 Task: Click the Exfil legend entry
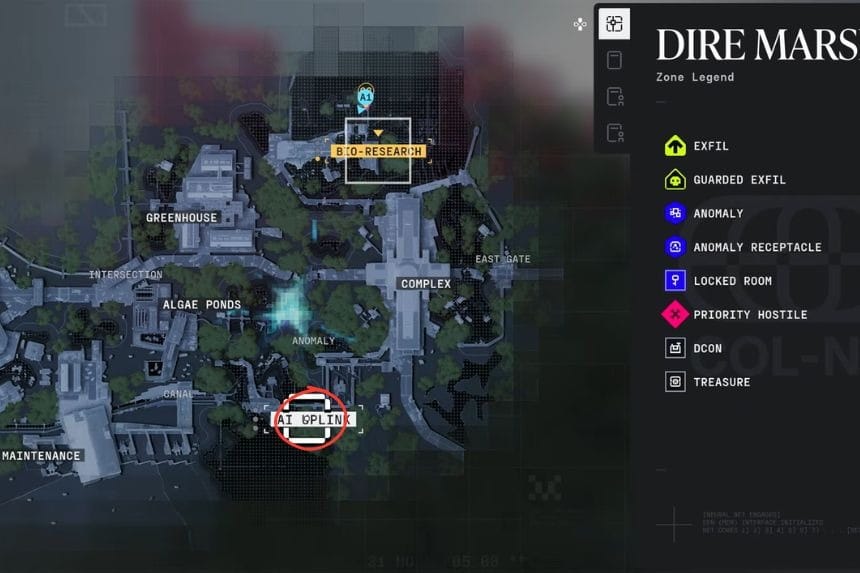click(710, 146)
